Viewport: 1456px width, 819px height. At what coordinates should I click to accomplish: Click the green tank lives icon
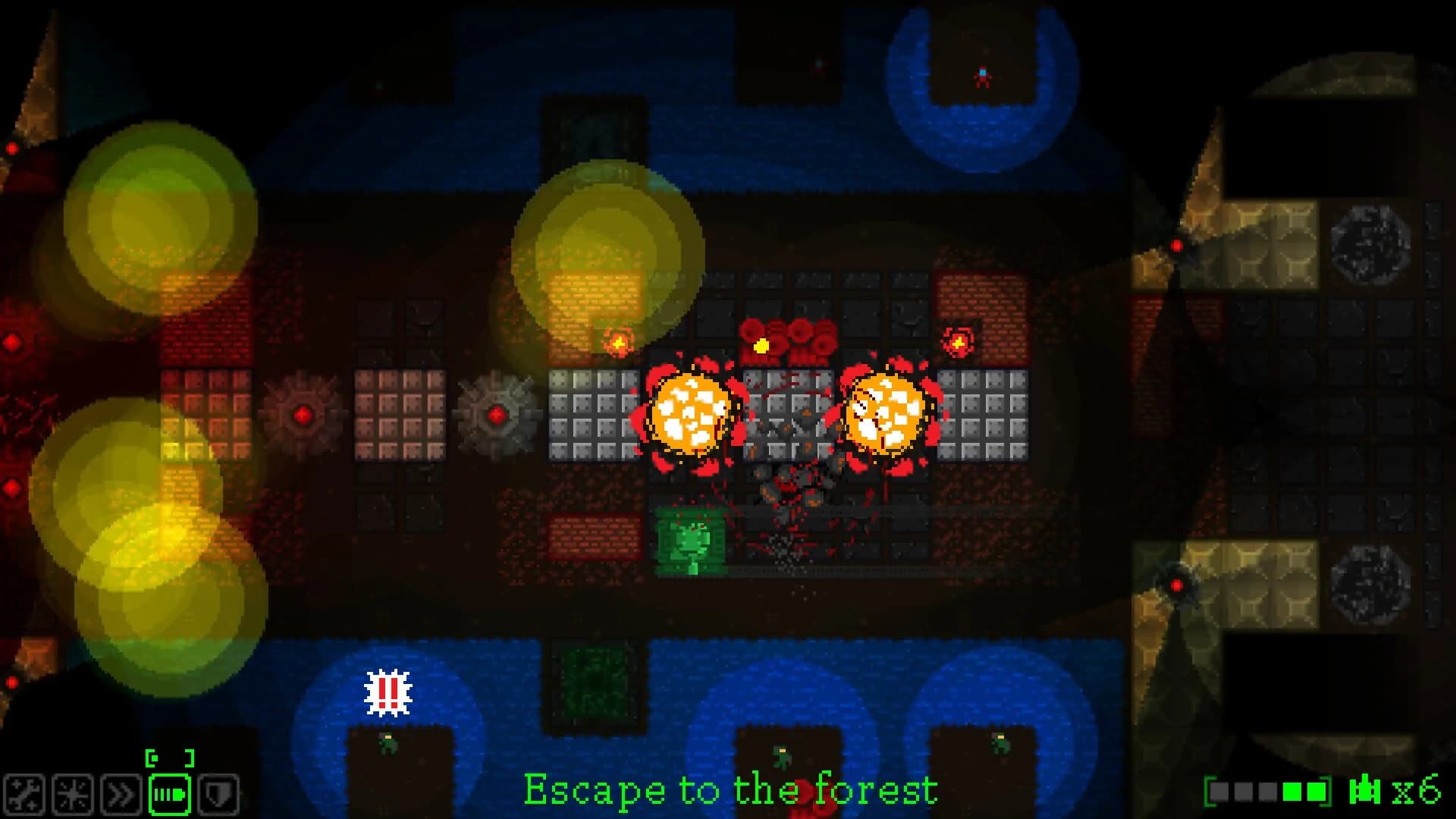point(1365,790)
